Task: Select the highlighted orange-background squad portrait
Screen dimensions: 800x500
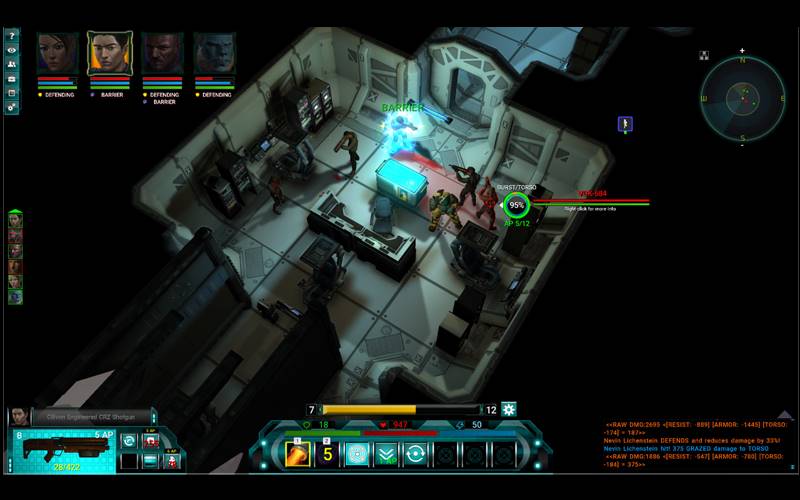Action: [x=109, y=53]
